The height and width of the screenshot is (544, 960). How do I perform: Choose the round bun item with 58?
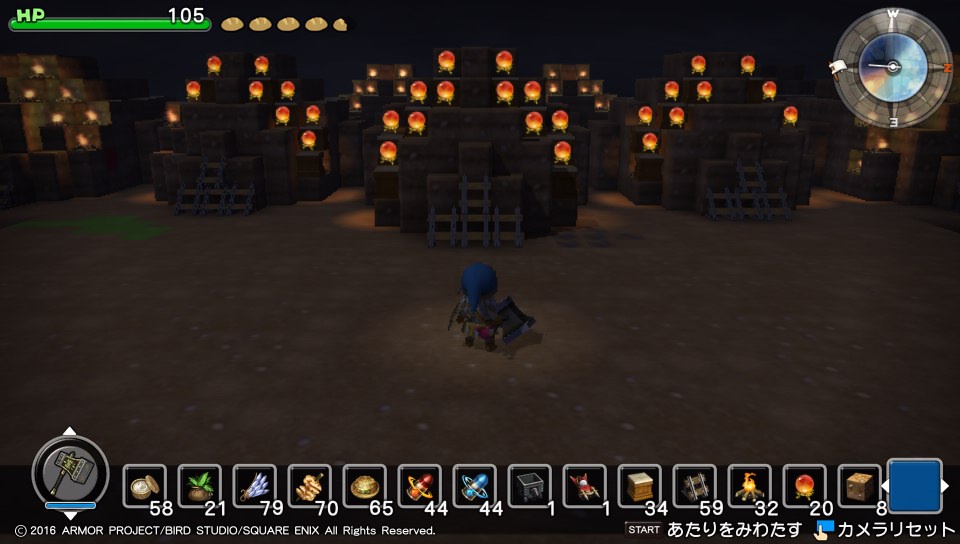[x=146, y=487]
